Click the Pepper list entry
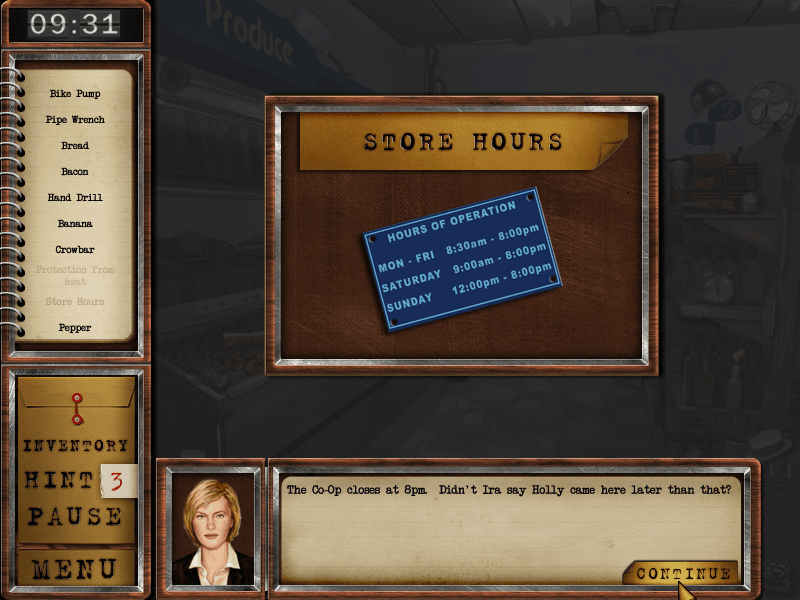 point(75,328)
